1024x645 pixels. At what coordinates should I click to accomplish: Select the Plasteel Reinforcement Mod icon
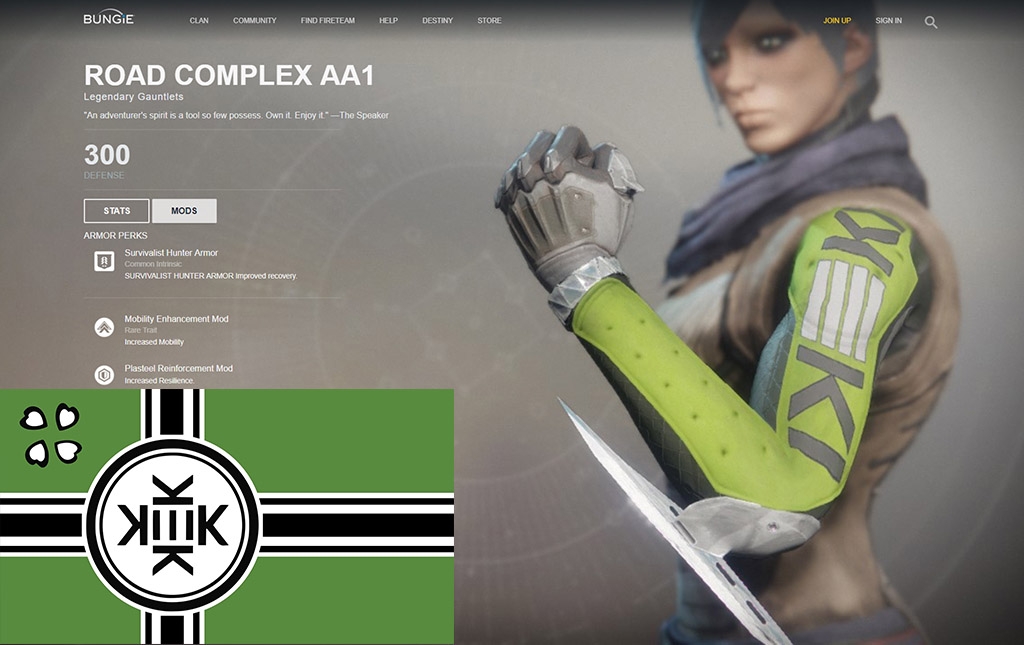point(102,375)
